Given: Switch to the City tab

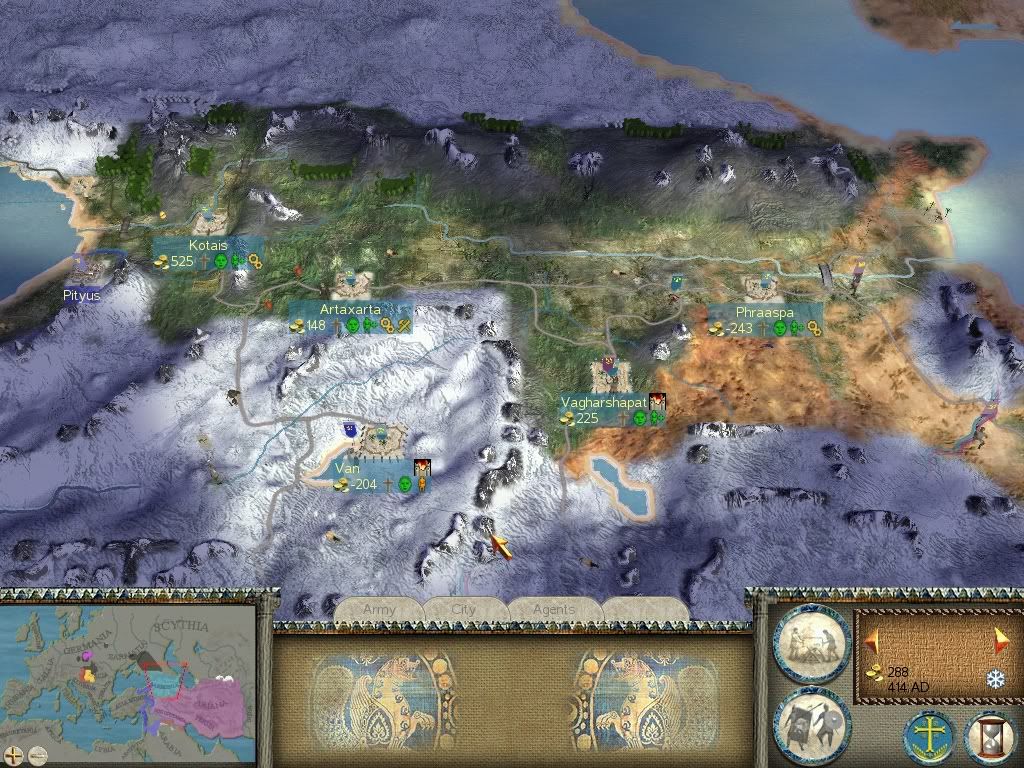Looking at the screenshot, I should click(x=465, y=609).
